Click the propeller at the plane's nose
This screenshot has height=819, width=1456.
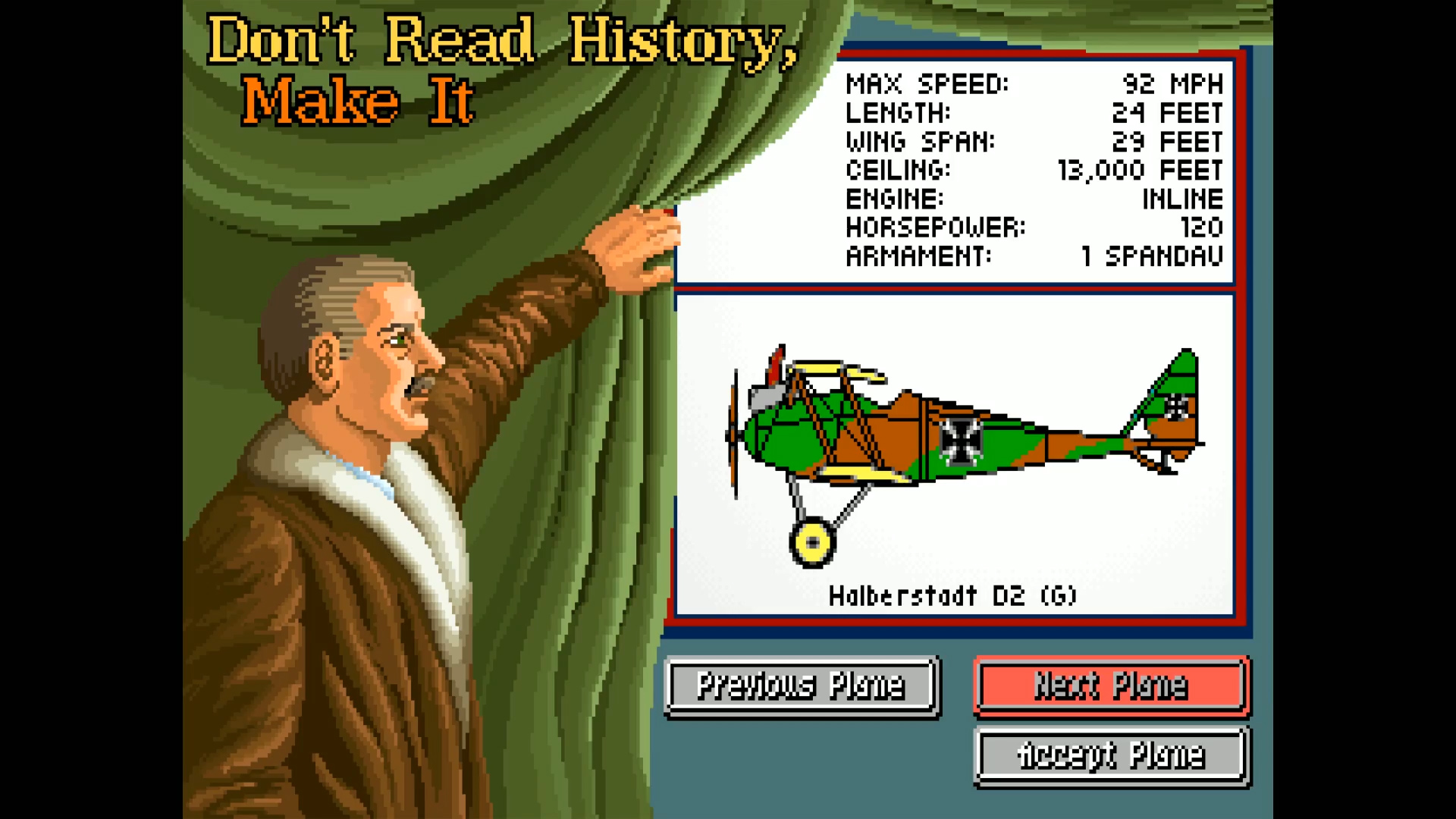tap(734, 432)
